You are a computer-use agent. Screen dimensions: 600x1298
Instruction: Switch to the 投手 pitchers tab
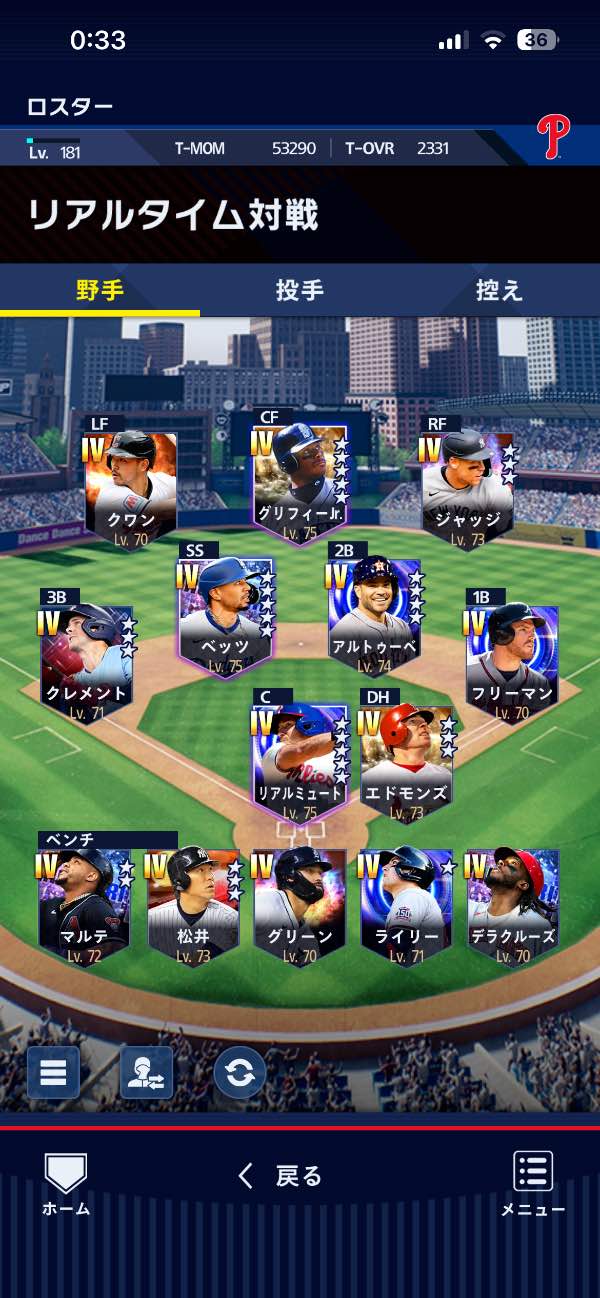pyautogui.click(x=299, y=290)
